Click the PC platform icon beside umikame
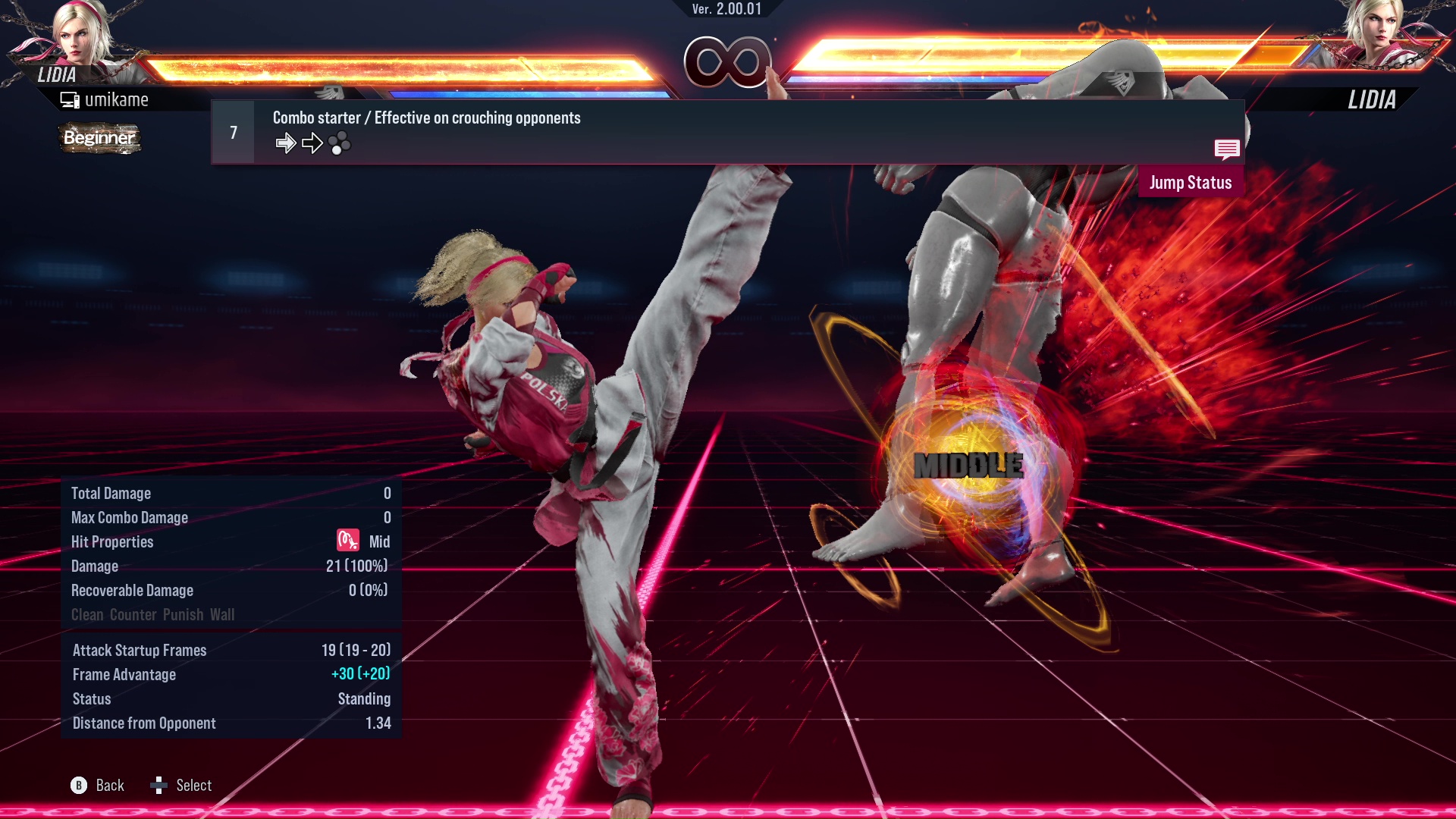This screenshot has width=1456, height=819. (69, 99)
